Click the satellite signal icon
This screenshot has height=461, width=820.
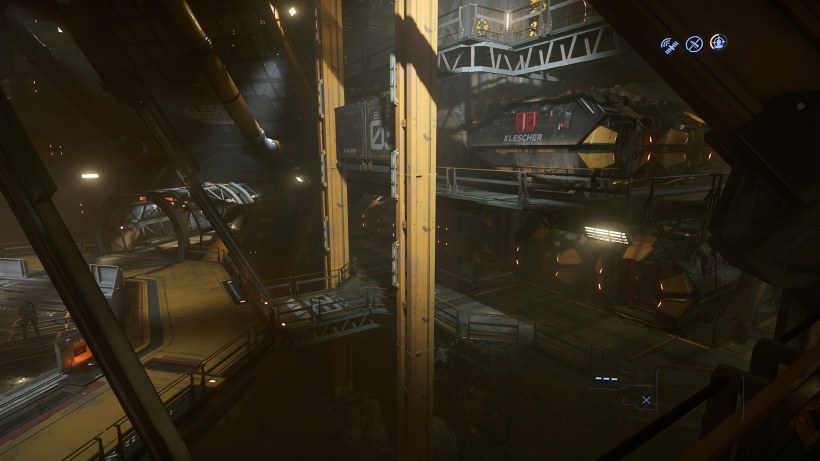668,44
